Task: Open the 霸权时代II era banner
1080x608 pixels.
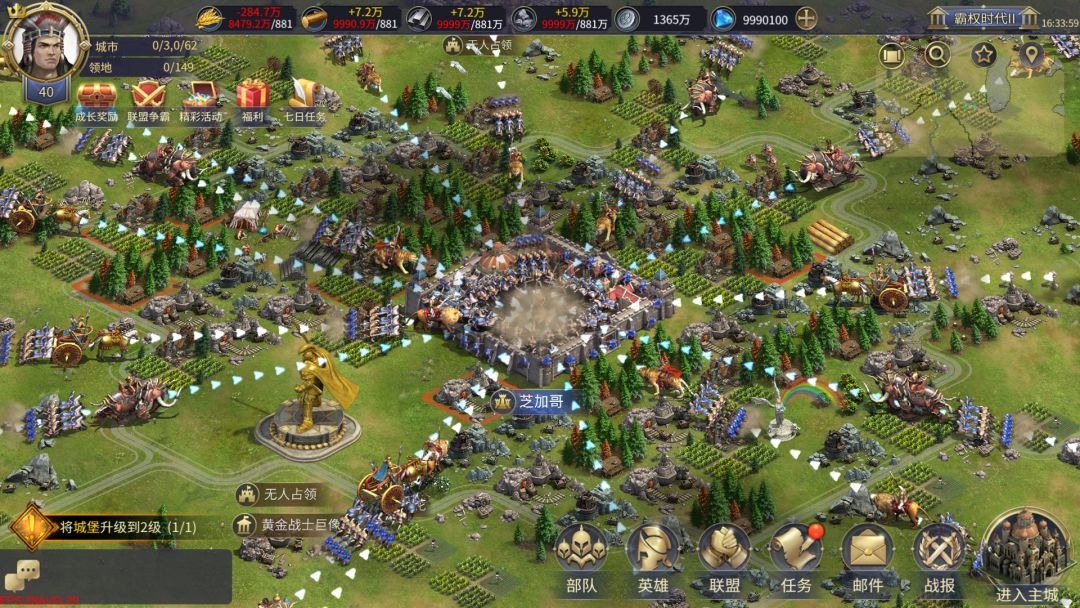Action: click(x=971, y=18)
